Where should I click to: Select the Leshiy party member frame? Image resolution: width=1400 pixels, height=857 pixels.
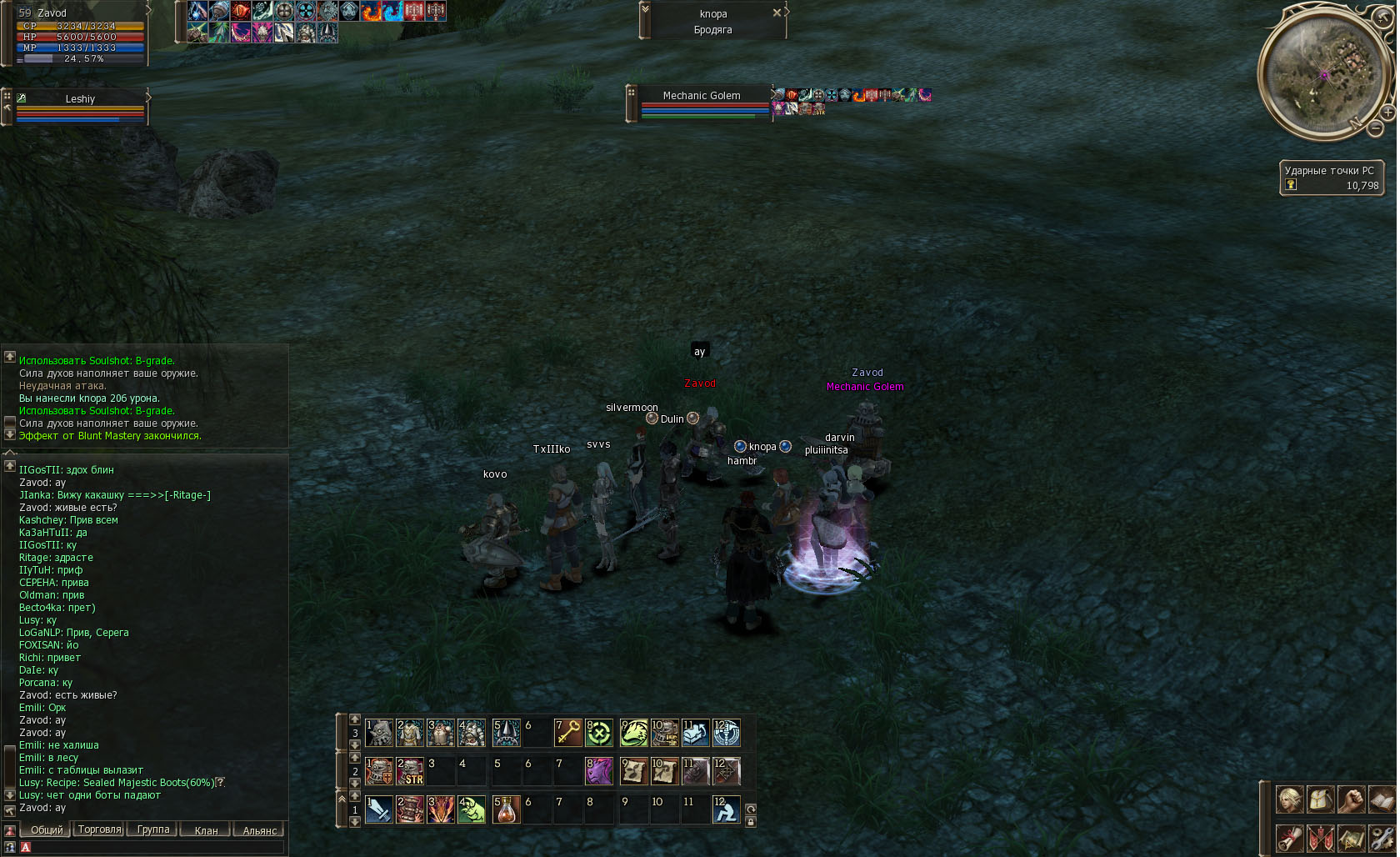(x=80, y=108)
